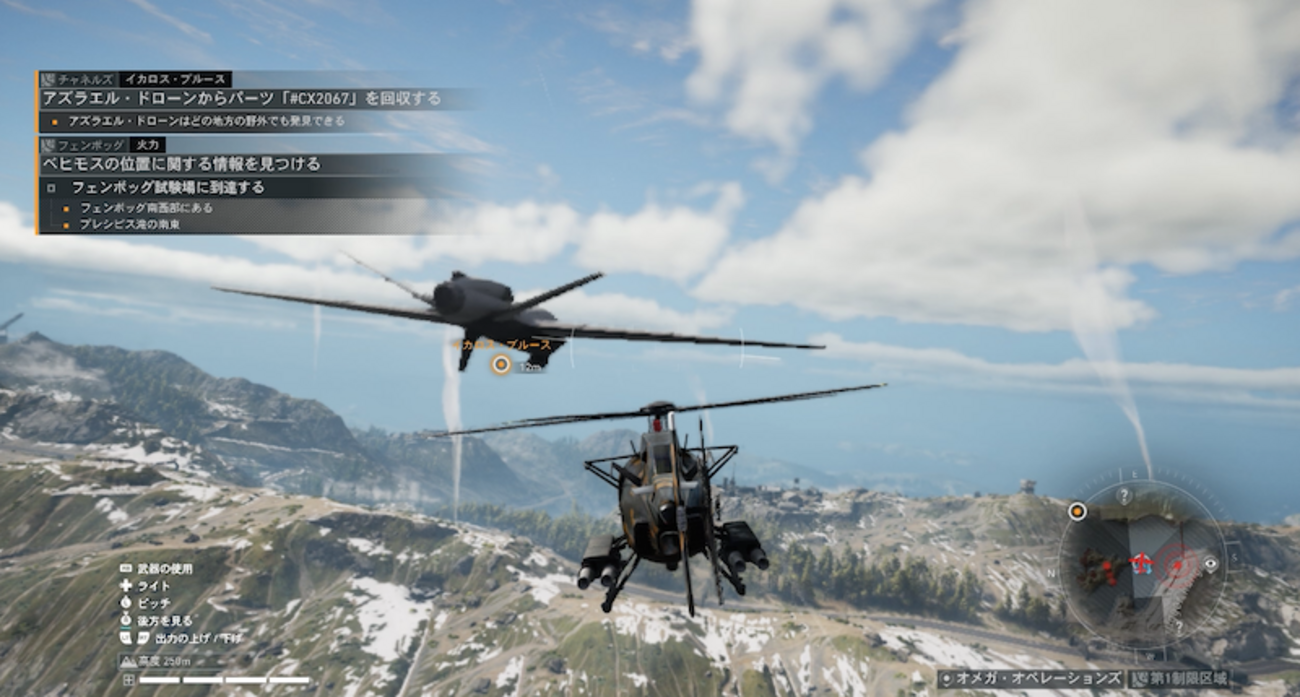
Task: Open the circular minimap
Action: [x=1142, y=563]
